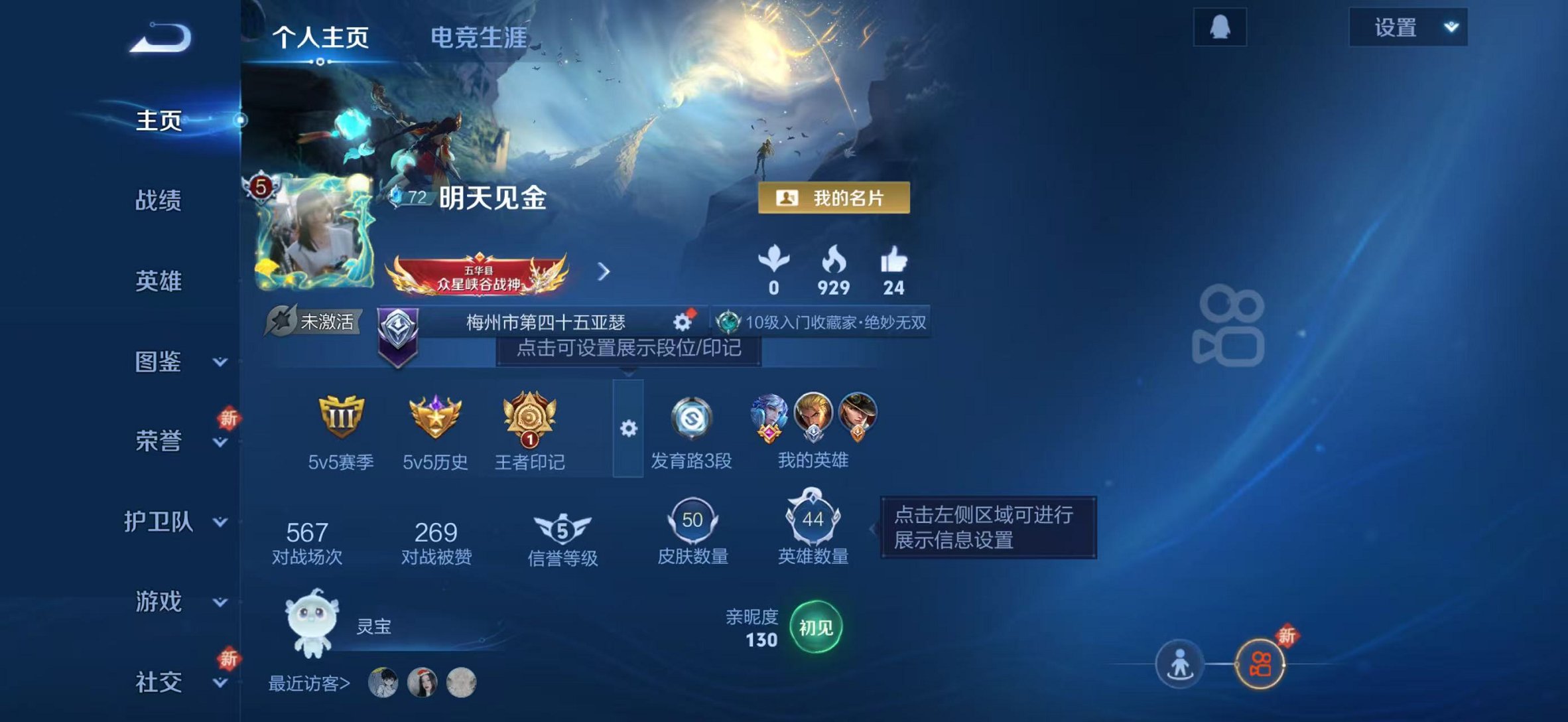Viewport: 1568px width, 722px height.
Task: Open the gear beside 梅州市第四十五亚瑟 title
Action: (x=683, y=321)
